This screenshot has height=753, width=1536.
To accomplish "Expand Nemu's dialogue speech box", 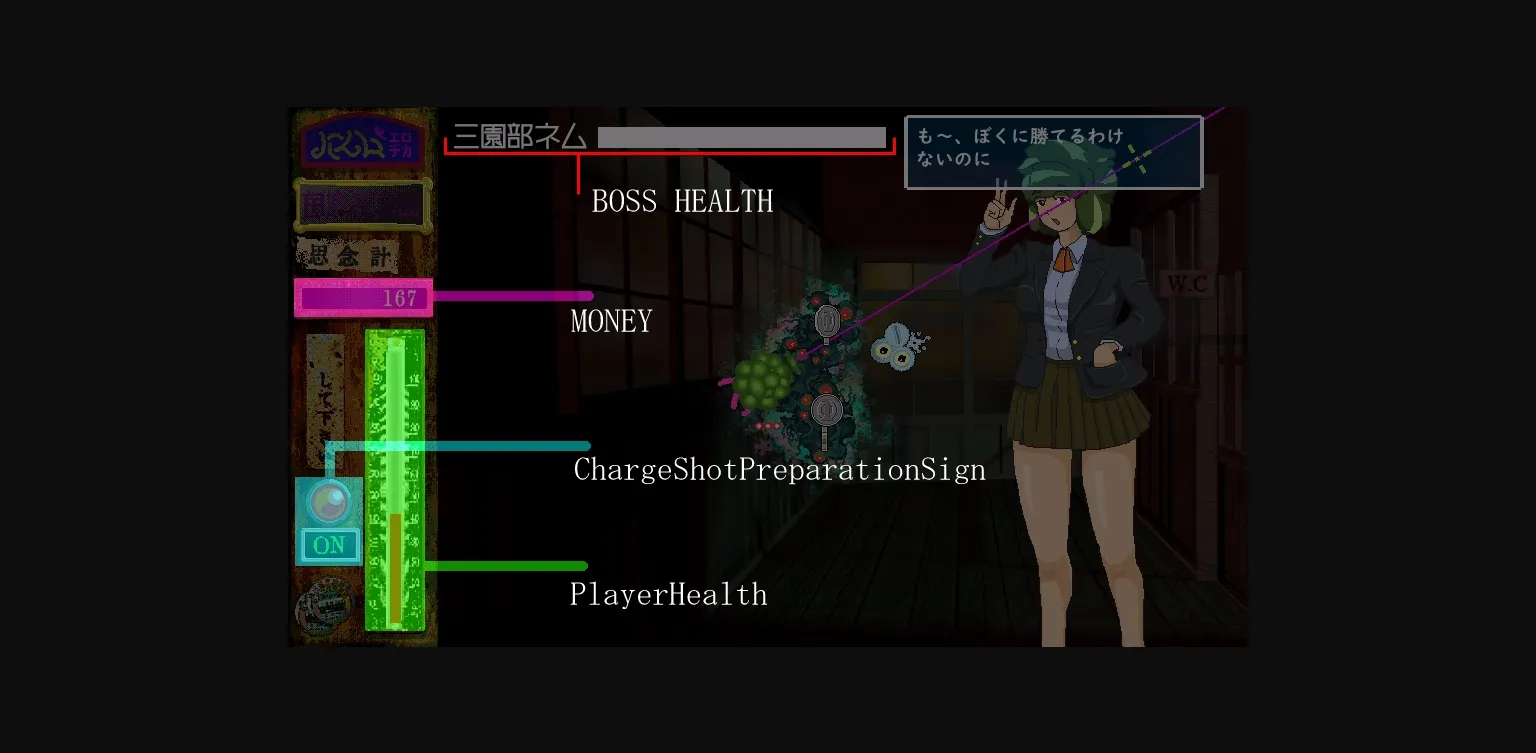I will pyautogui.click(x=1053, y=152).
